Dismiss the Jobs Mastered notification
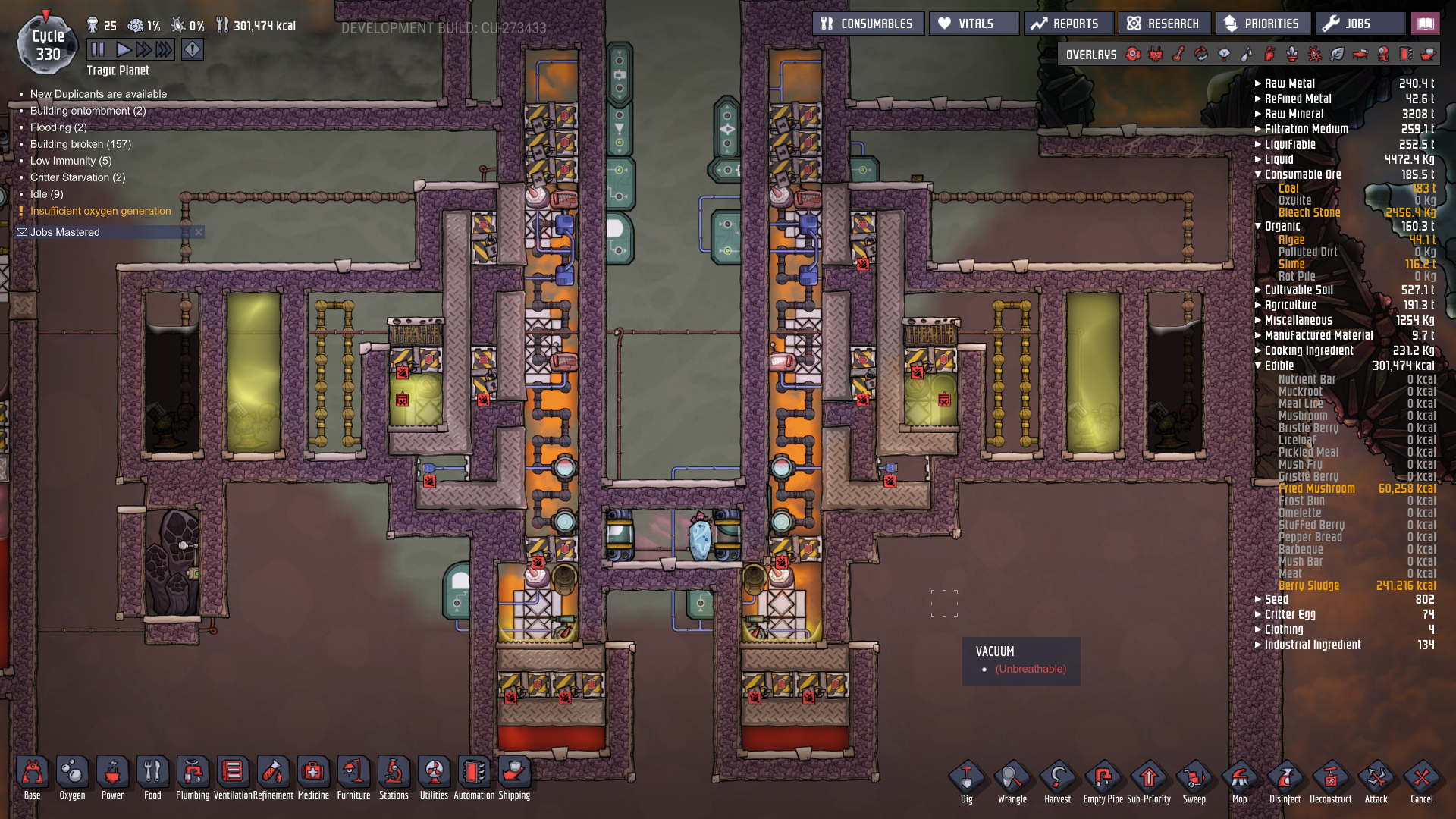The height and width of the screenshot is (819, 1456). [x=198, y=232]
